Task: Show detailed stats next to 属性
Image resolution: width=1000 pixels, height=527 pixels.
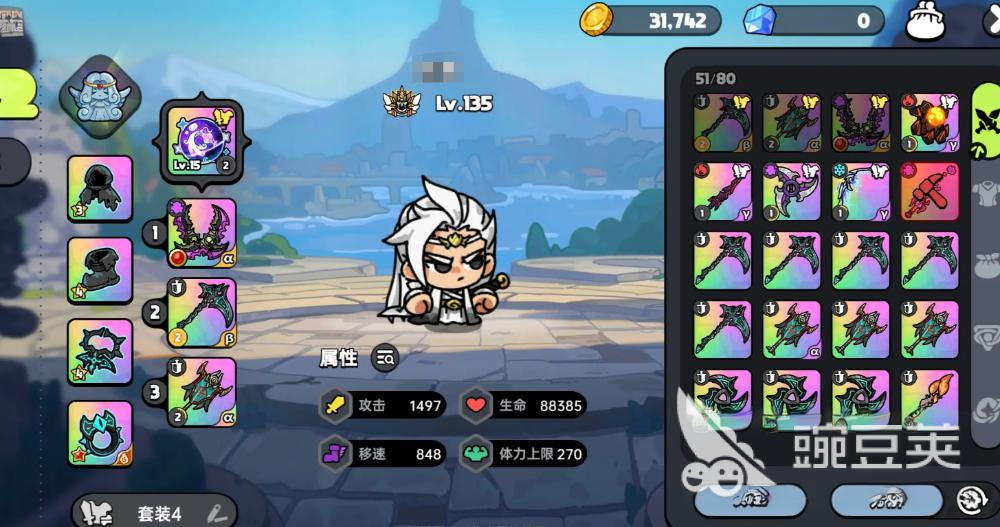Action: click(385, 358)
